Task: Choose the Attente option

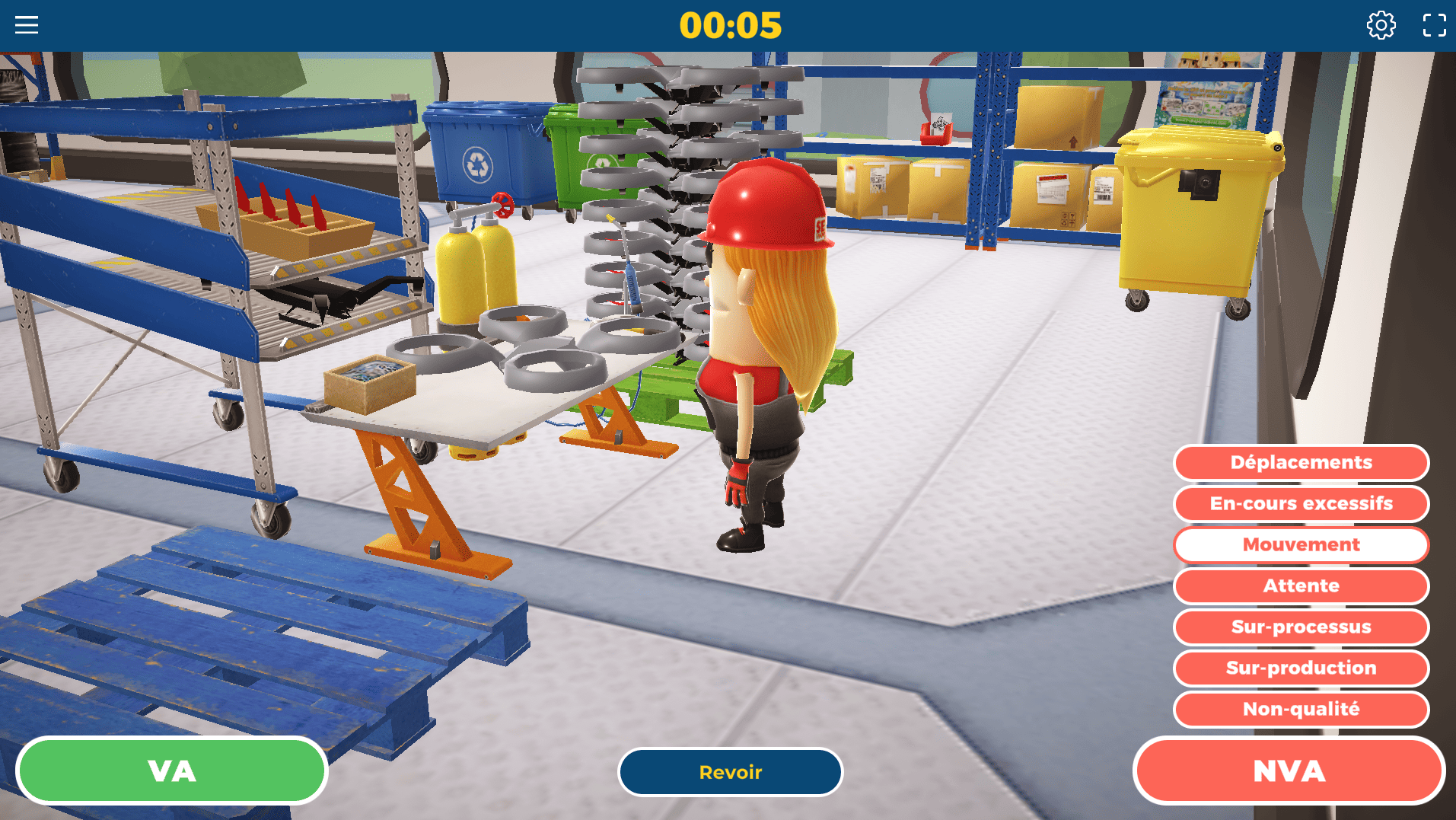Action: [1301, 585]
